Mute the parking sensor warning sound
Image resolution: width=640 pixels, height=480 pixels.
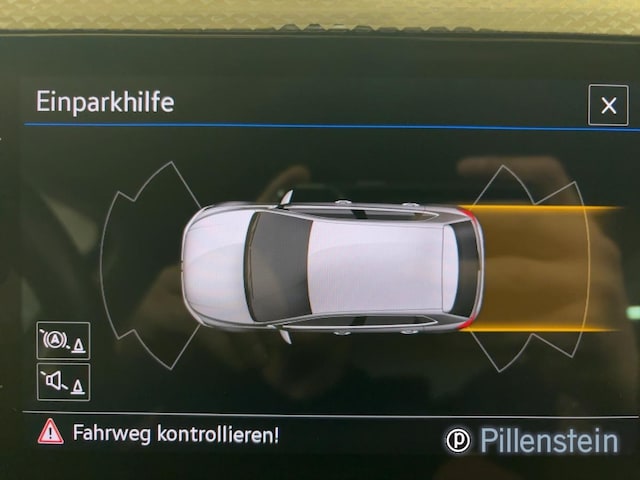click(x=63, y=381)
